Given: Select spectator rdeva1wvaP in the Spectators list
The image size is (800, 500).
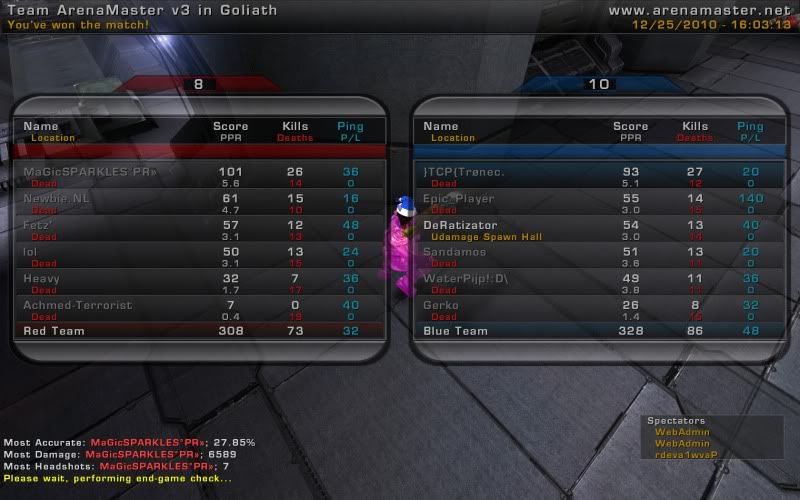Looking at the screenshot, I should (680, 453).
